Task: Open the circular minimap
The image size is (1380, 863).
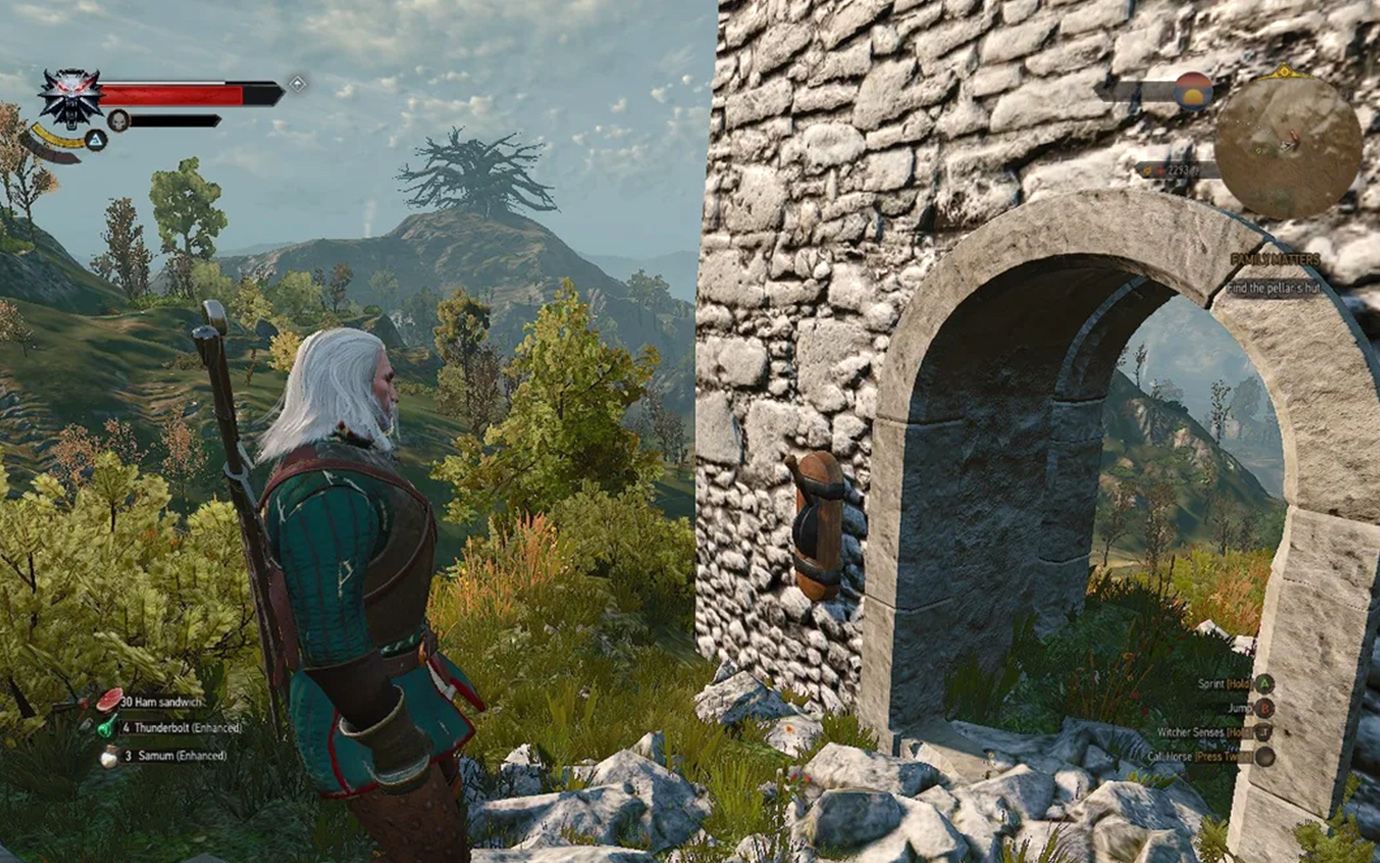Action: coord(1288,144)
